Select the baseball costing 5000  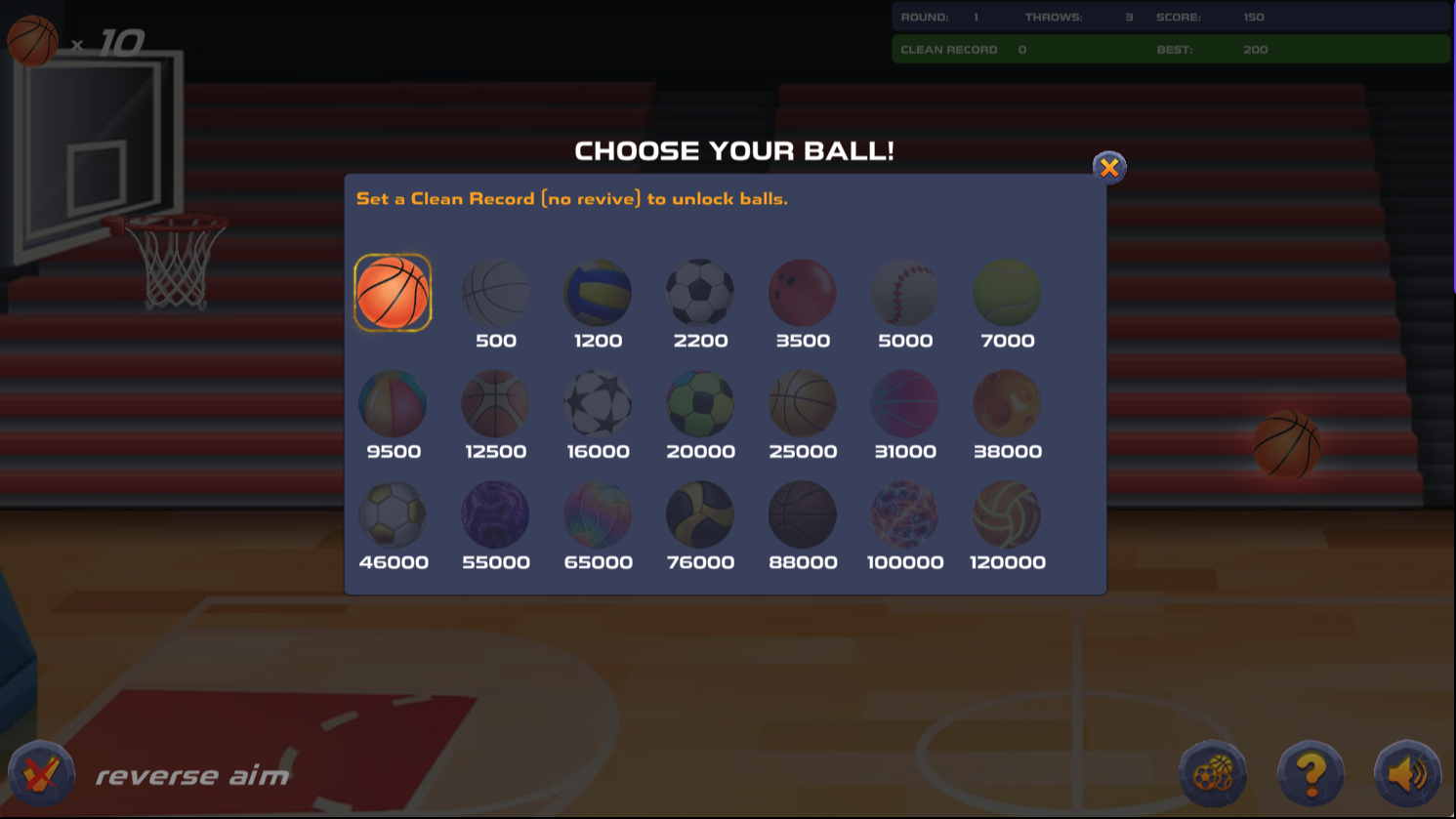point(905,292)
